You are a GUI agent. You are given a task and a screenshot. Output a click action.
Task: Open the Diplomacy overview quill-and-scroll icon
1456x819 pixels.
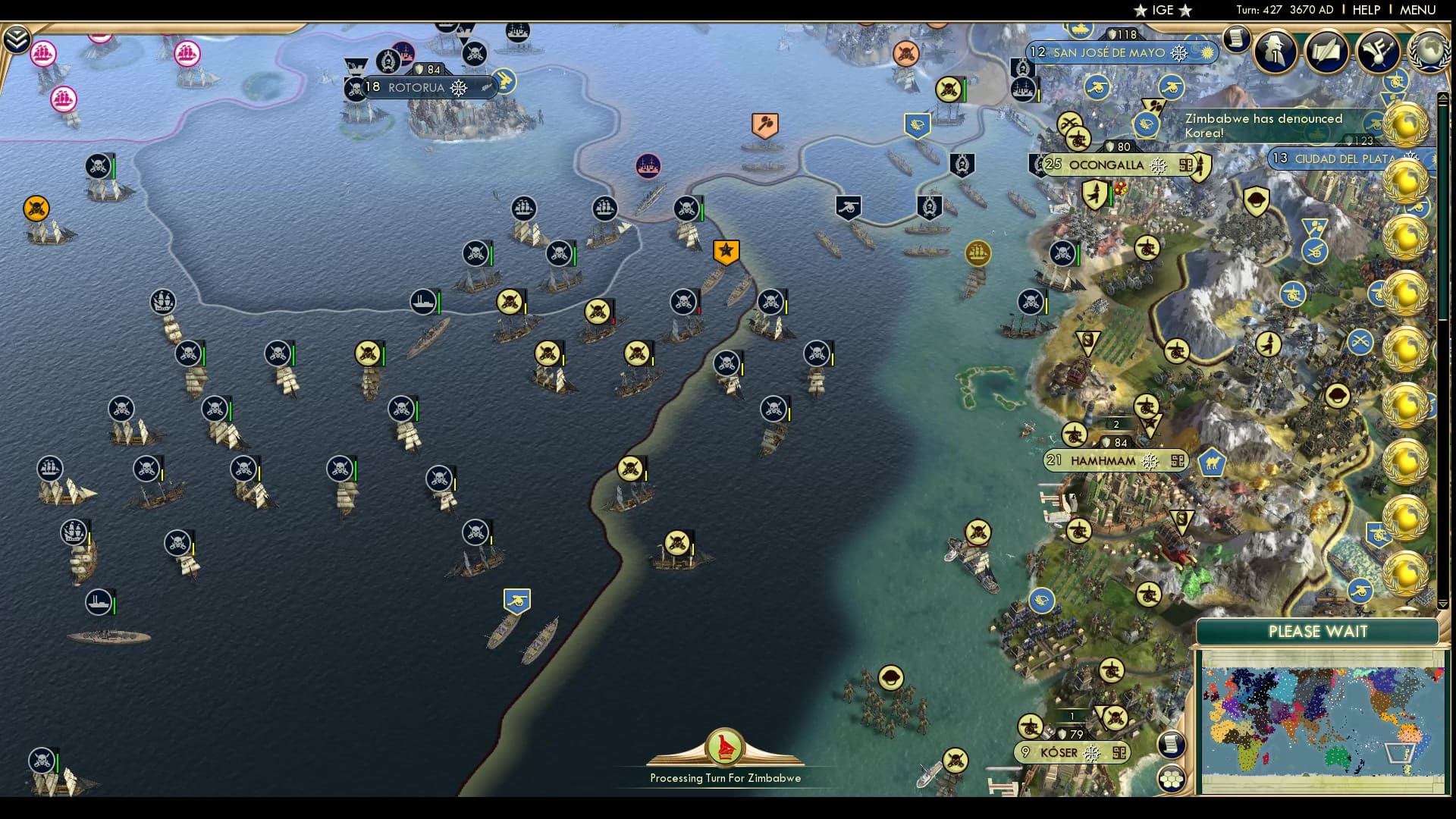(1326, 52)
